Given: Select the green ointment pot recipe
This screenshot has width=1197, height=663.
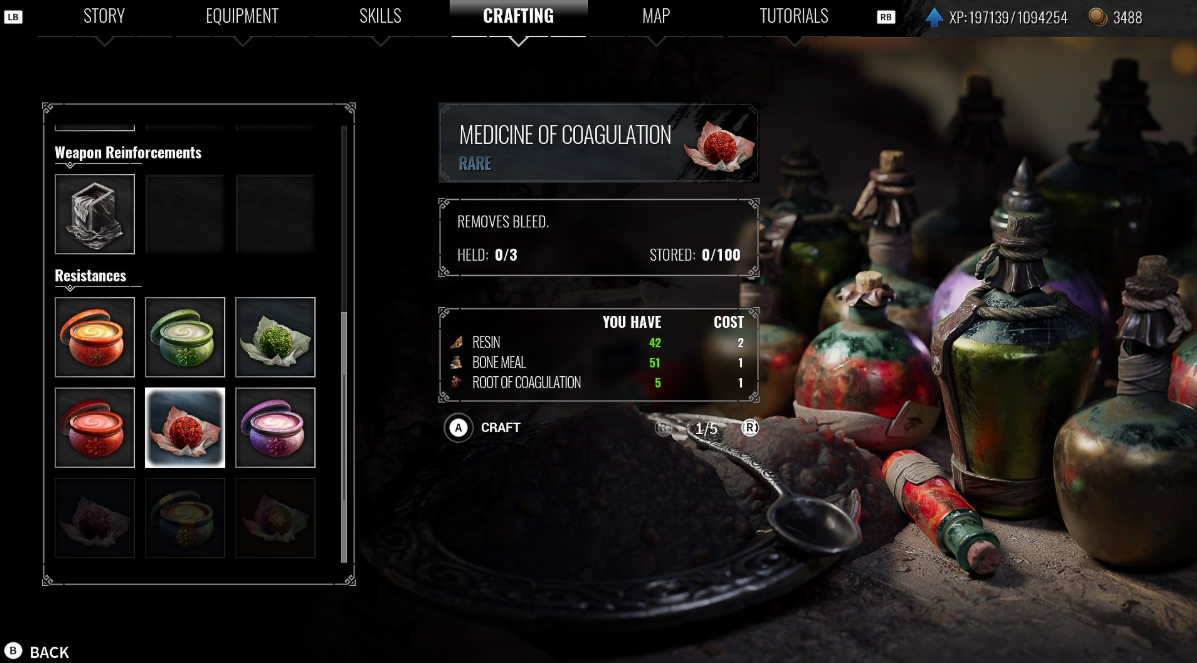Looking at the screenshot, I should pos(185,337).
